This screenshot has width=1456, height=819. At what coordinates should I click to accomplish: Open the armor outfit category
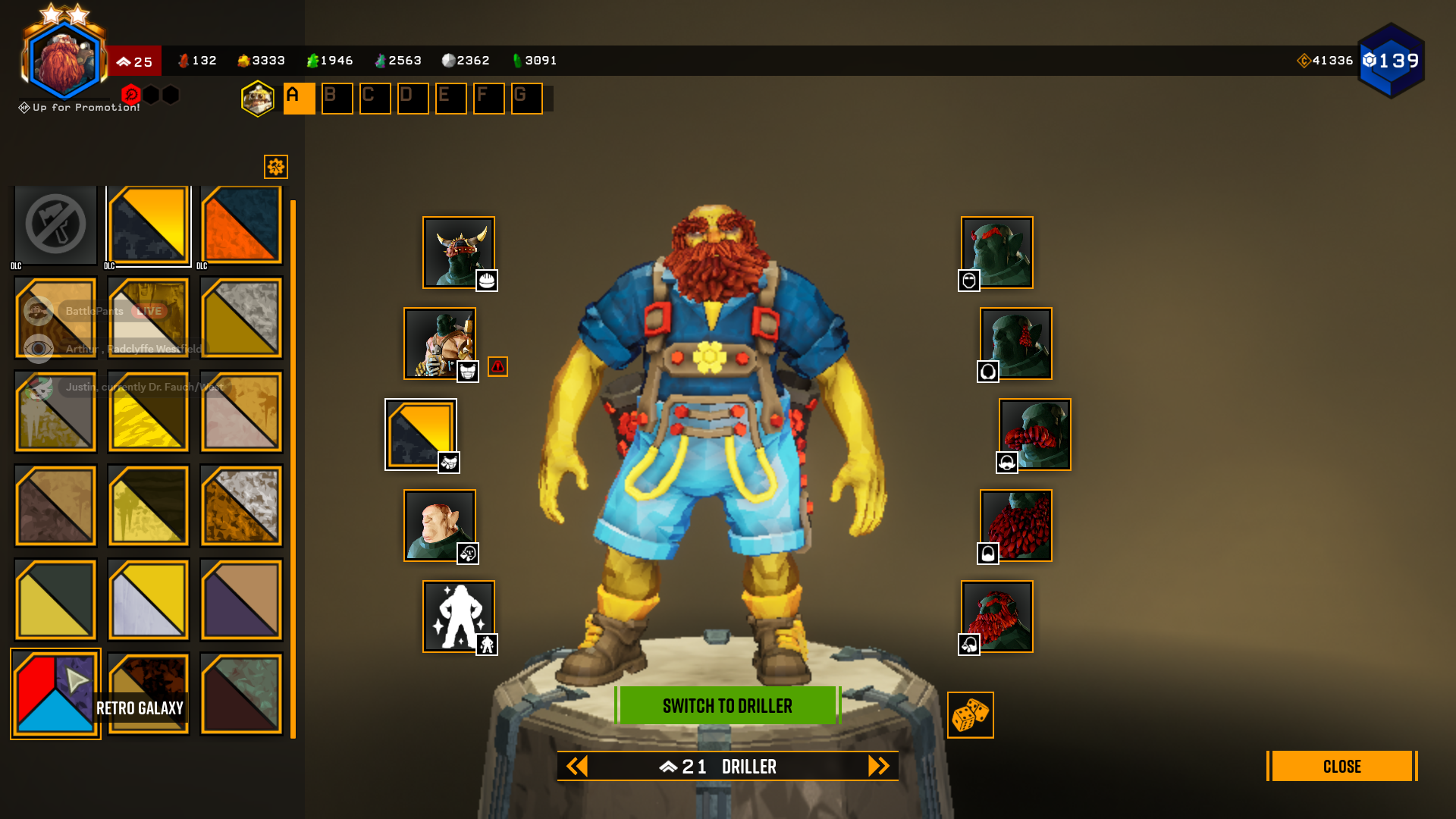(439, 344)
